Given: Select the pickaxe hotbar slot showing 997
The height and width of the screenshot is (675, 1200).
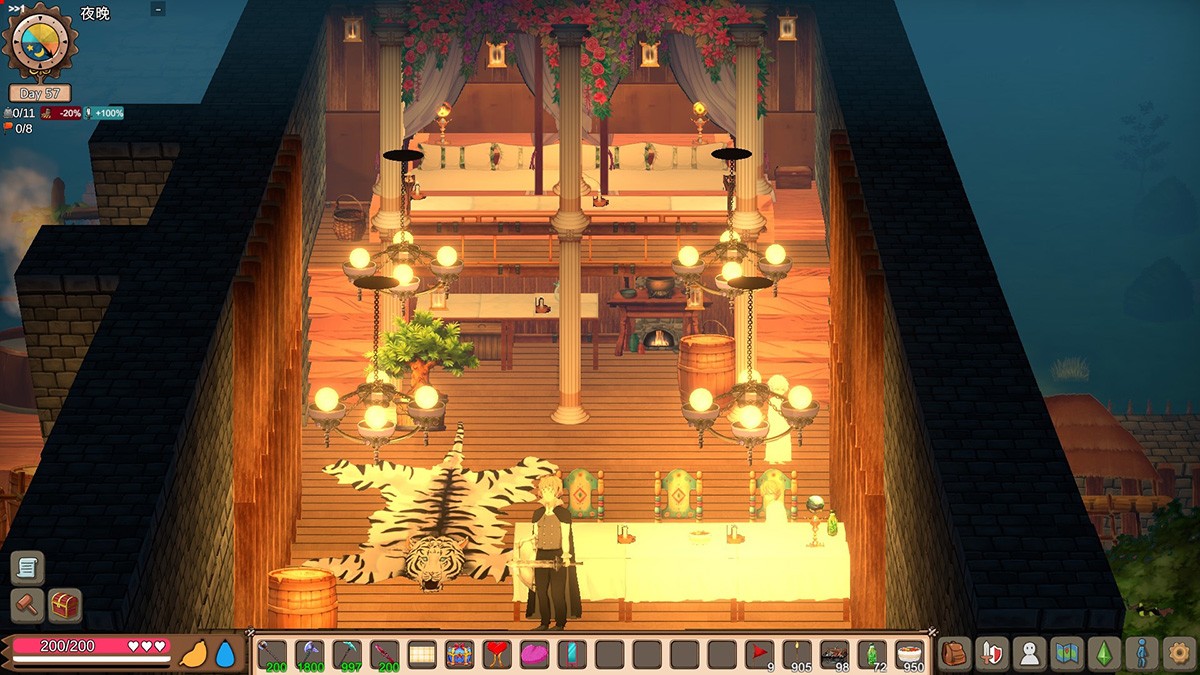Looking at the screenshot, I should click(347, 655).
